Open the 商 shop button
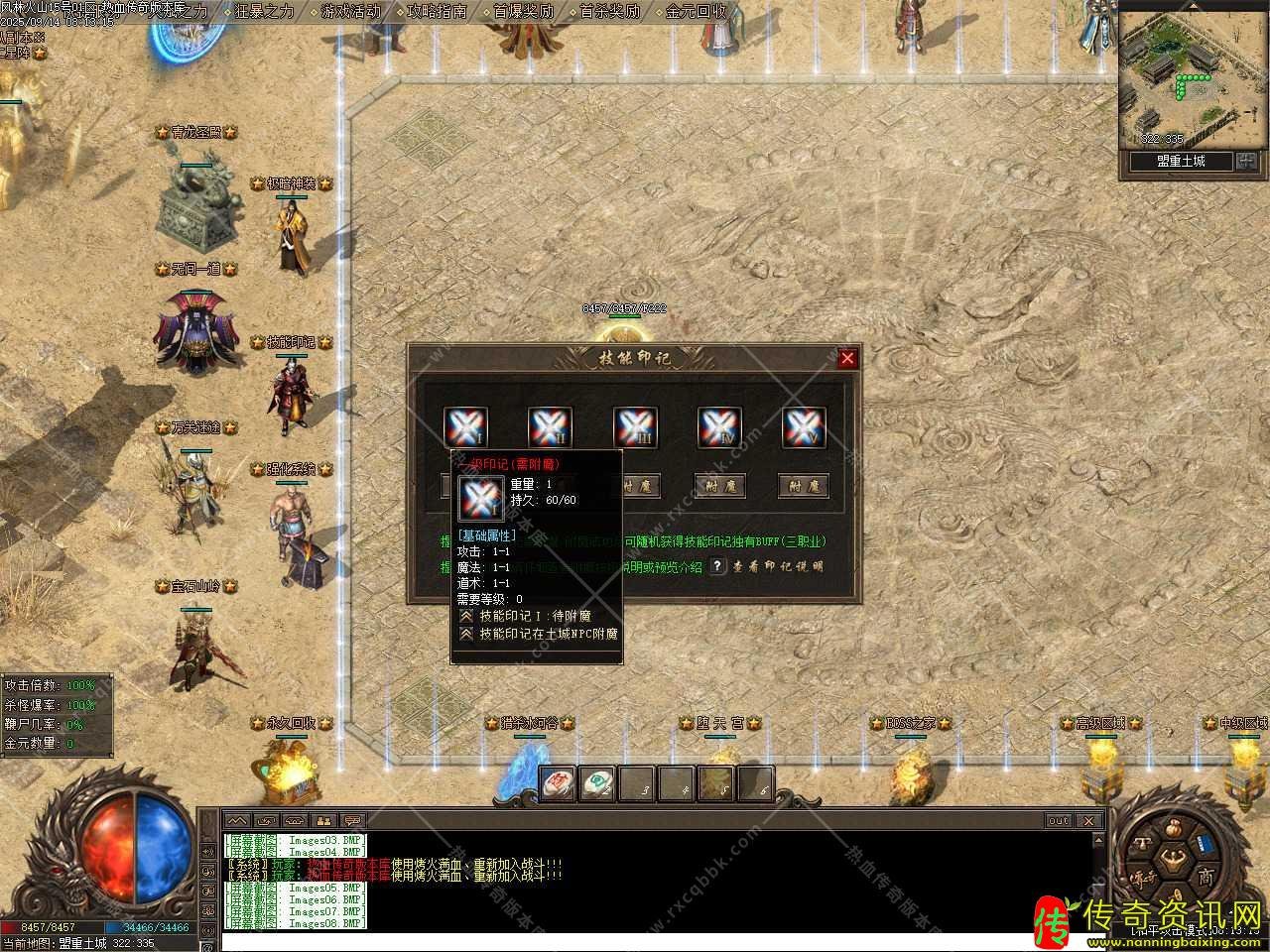 (1206, 877)
